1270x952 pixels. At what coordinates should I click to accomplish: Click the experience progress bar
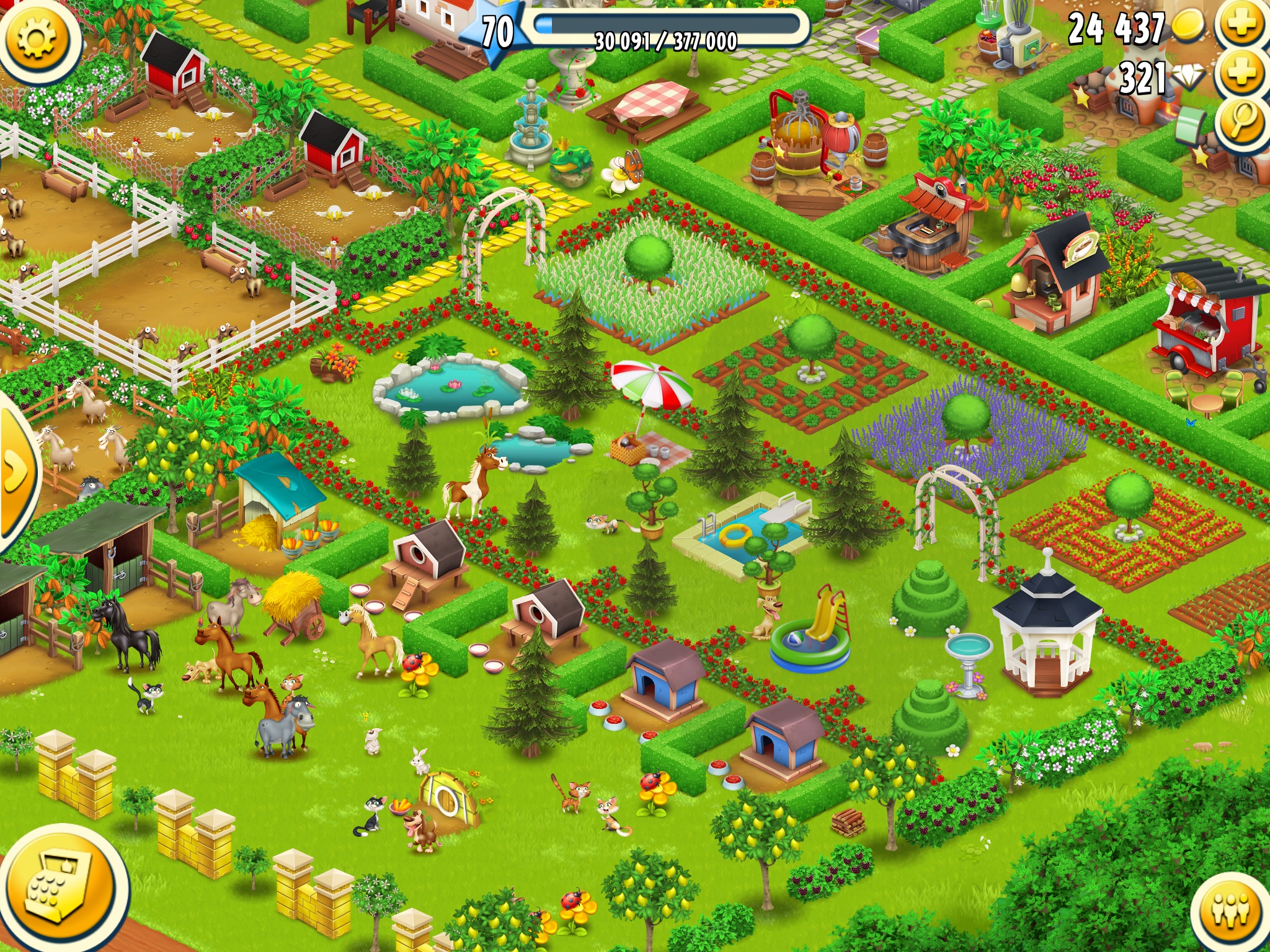tap(664, 28)
